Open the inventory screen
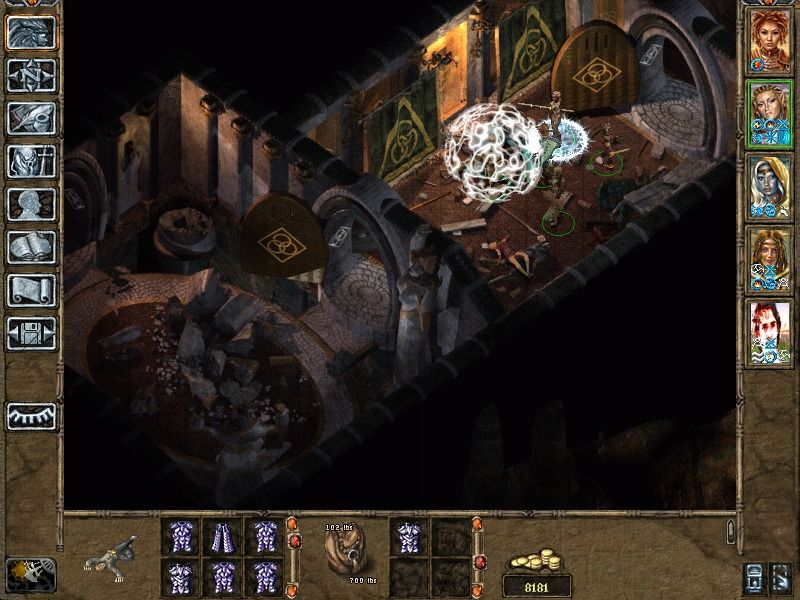The image size is (800, 600). pos(30,161)
